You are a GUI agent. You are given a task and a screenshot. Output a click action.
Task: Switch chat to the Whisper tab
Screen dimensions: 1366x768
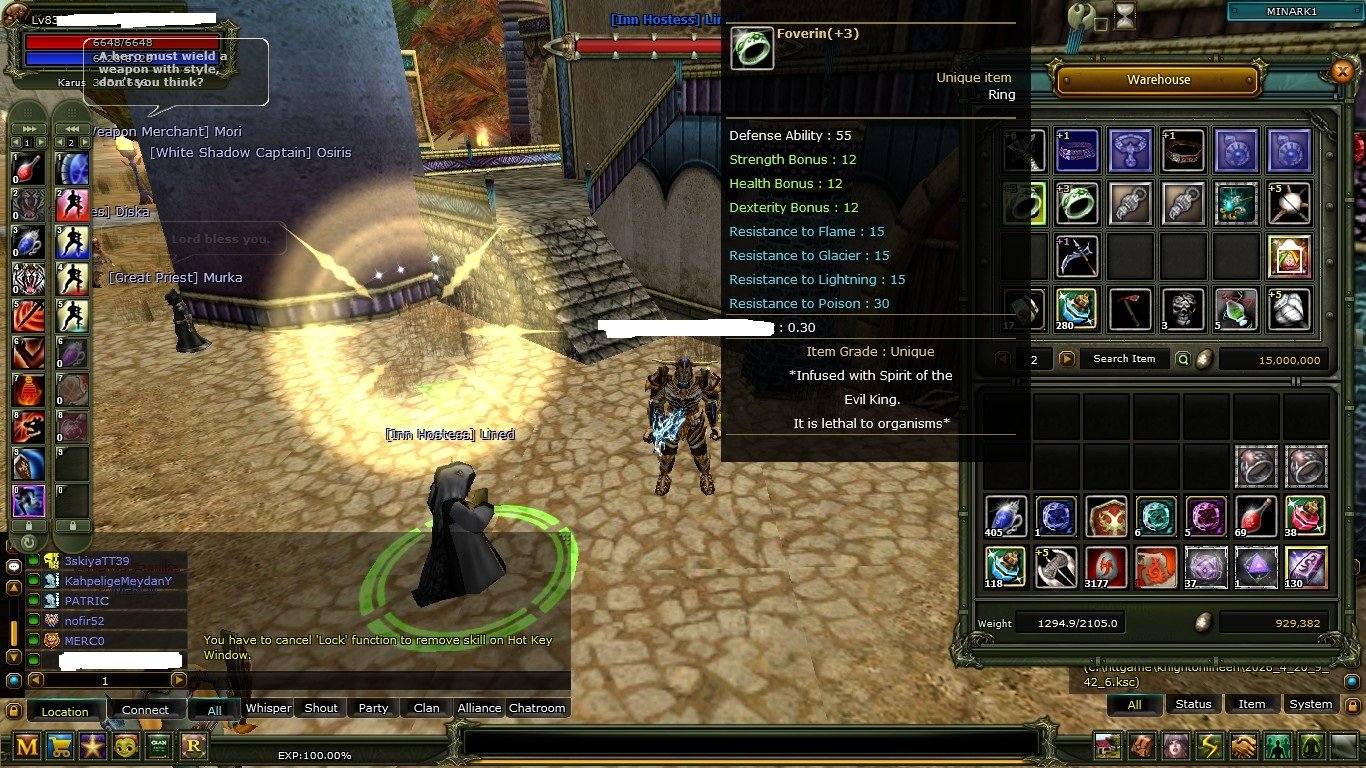click(268, 708)
